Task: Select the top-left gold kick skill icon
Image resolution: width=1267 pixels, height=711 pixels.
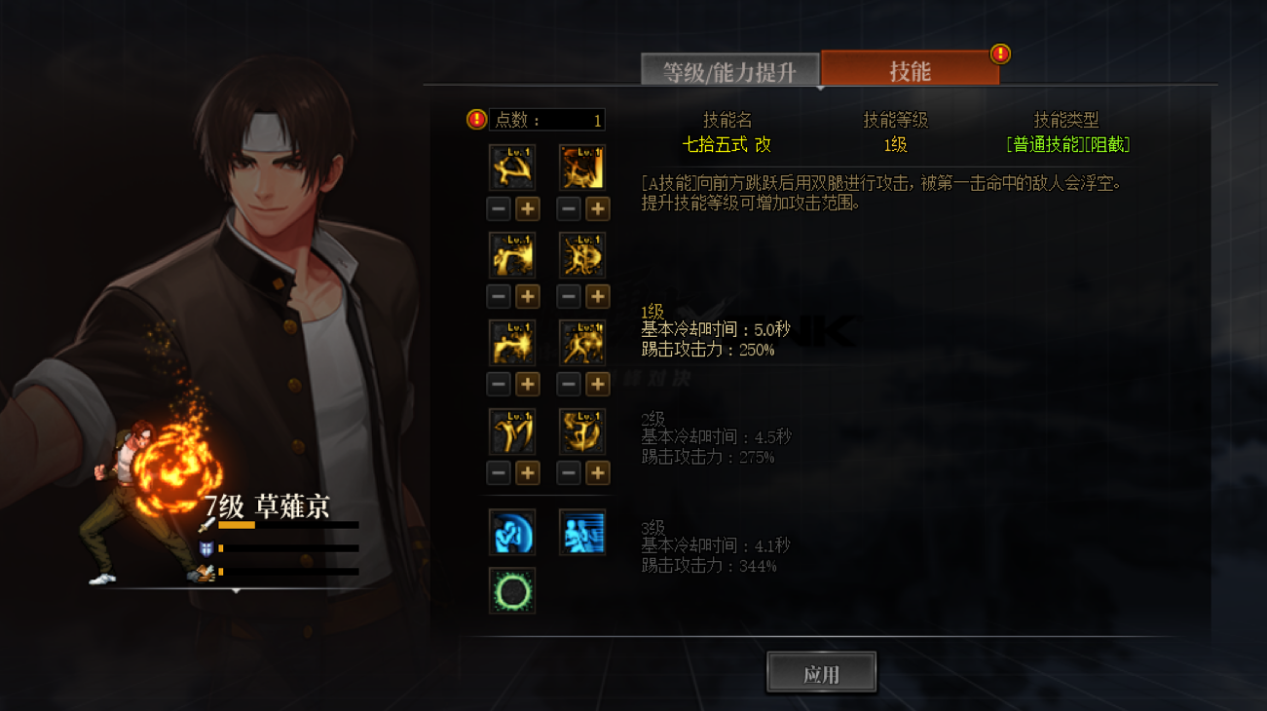Action: pyautogui.click(x=512, y=168)
